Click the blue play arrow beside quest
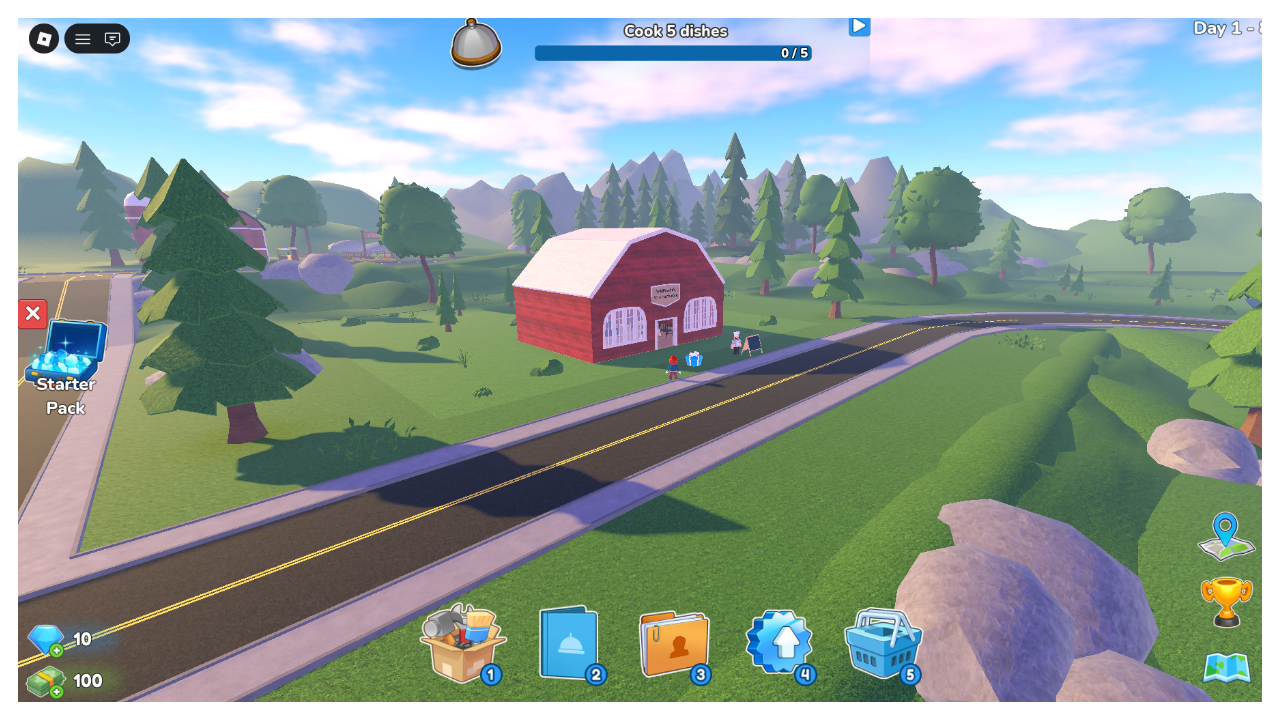The width and height of the screenshot is (1280, 720). click(859, 26)
